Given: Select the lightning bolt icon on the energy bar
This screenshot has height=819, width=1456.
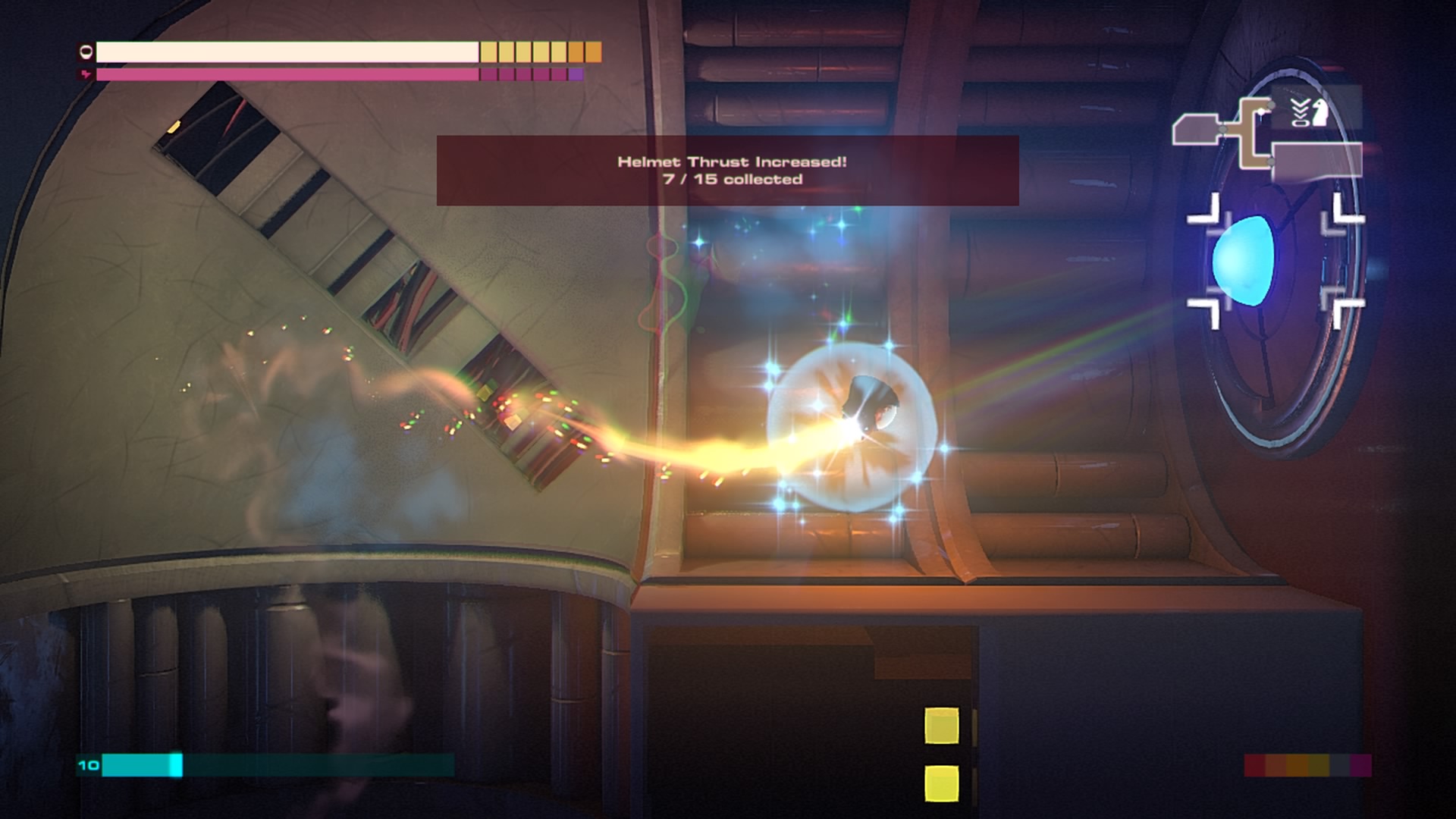Looking at the screenshot, I should [x=86, y=74].
